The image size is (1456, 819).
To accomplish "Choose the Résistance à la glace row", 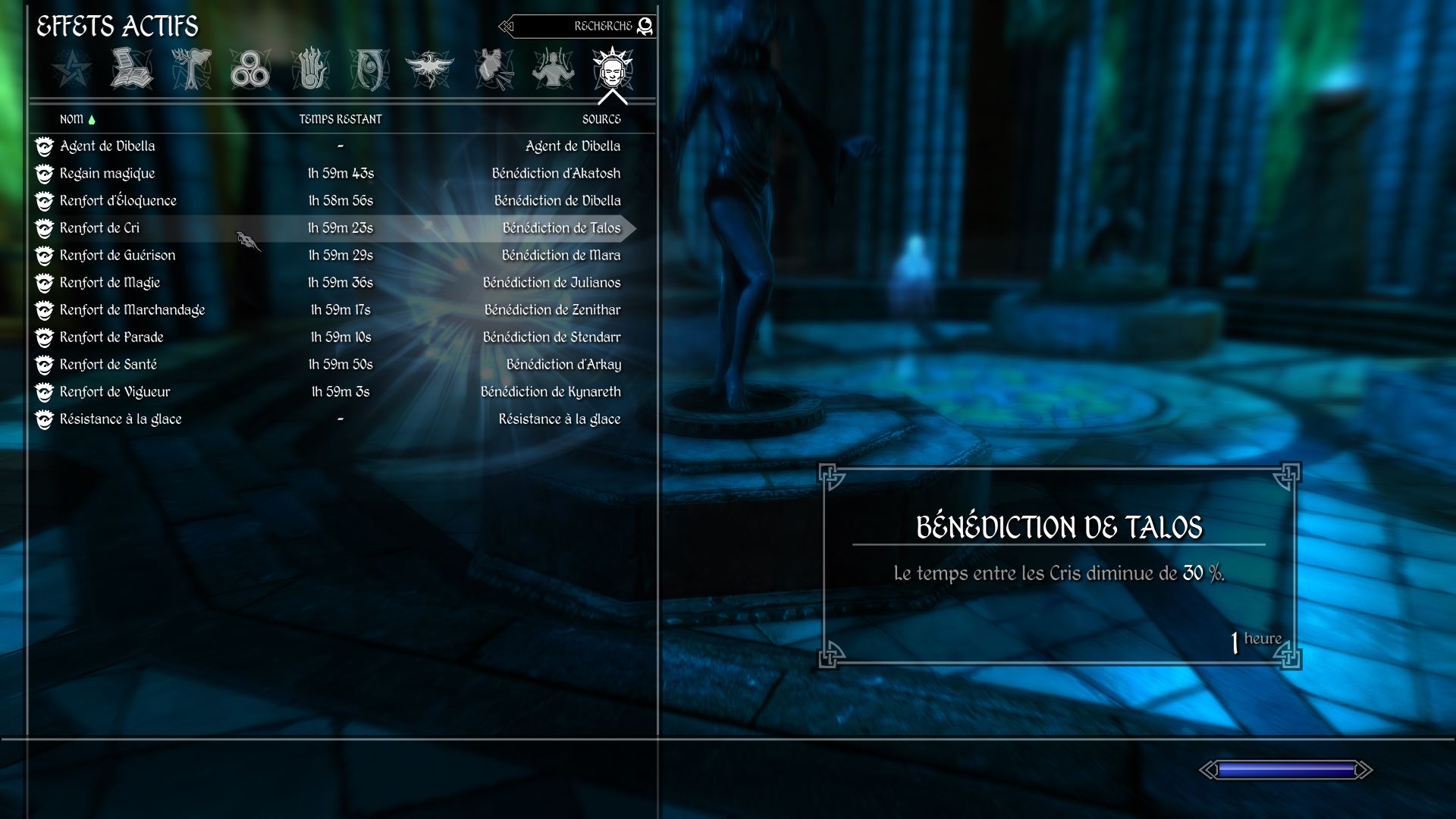I will (121, 419).
